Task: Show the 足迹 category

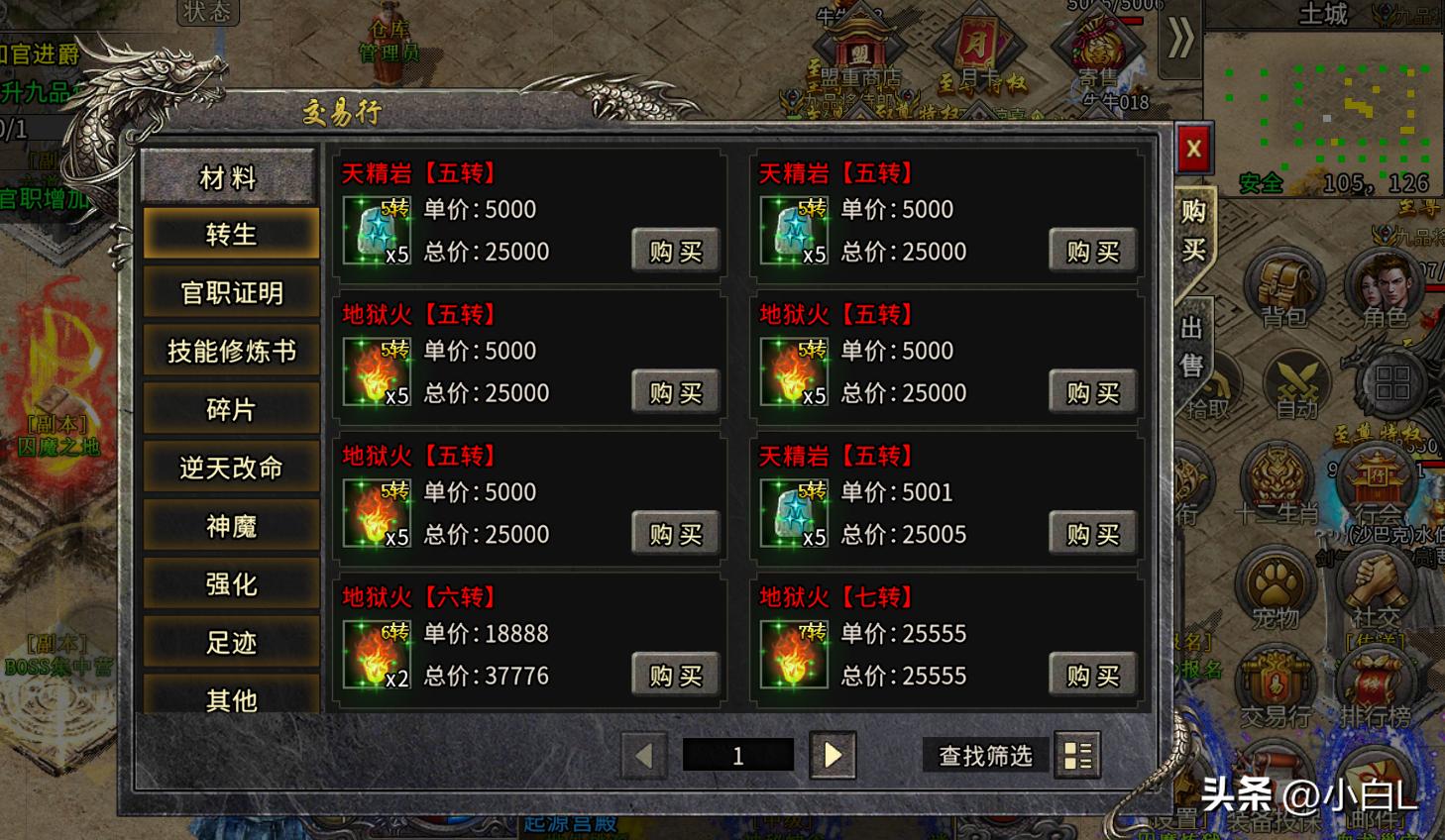Action: click(231, 643)
